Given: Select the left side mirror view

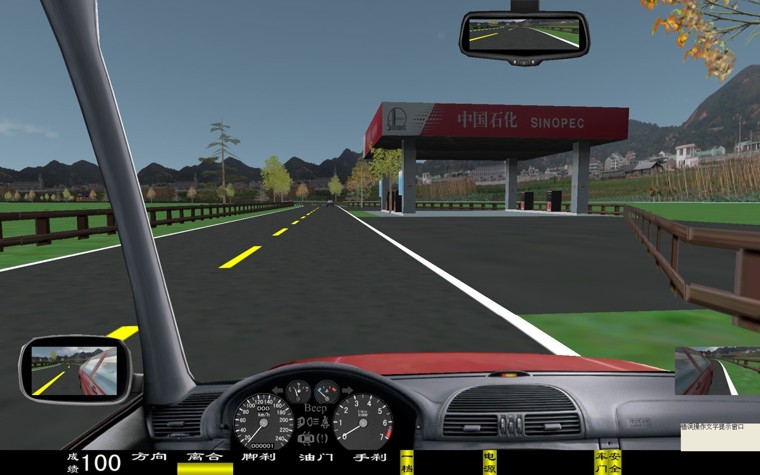Looking at the screenshot, I should [73, 369].
